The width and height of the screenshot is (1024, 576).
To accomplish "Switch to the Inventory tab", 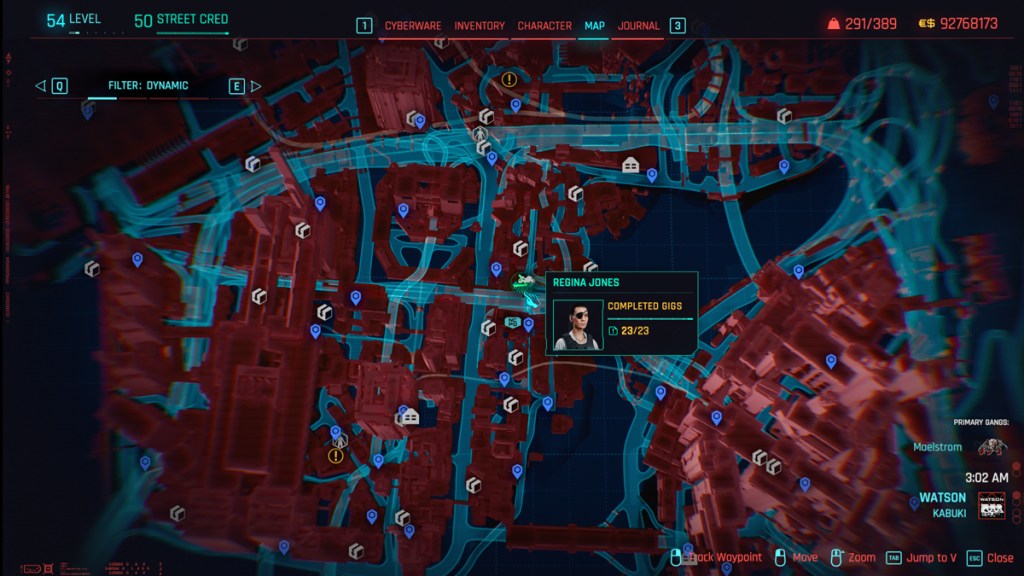I will pyautogui.click(x=480, y=26).
